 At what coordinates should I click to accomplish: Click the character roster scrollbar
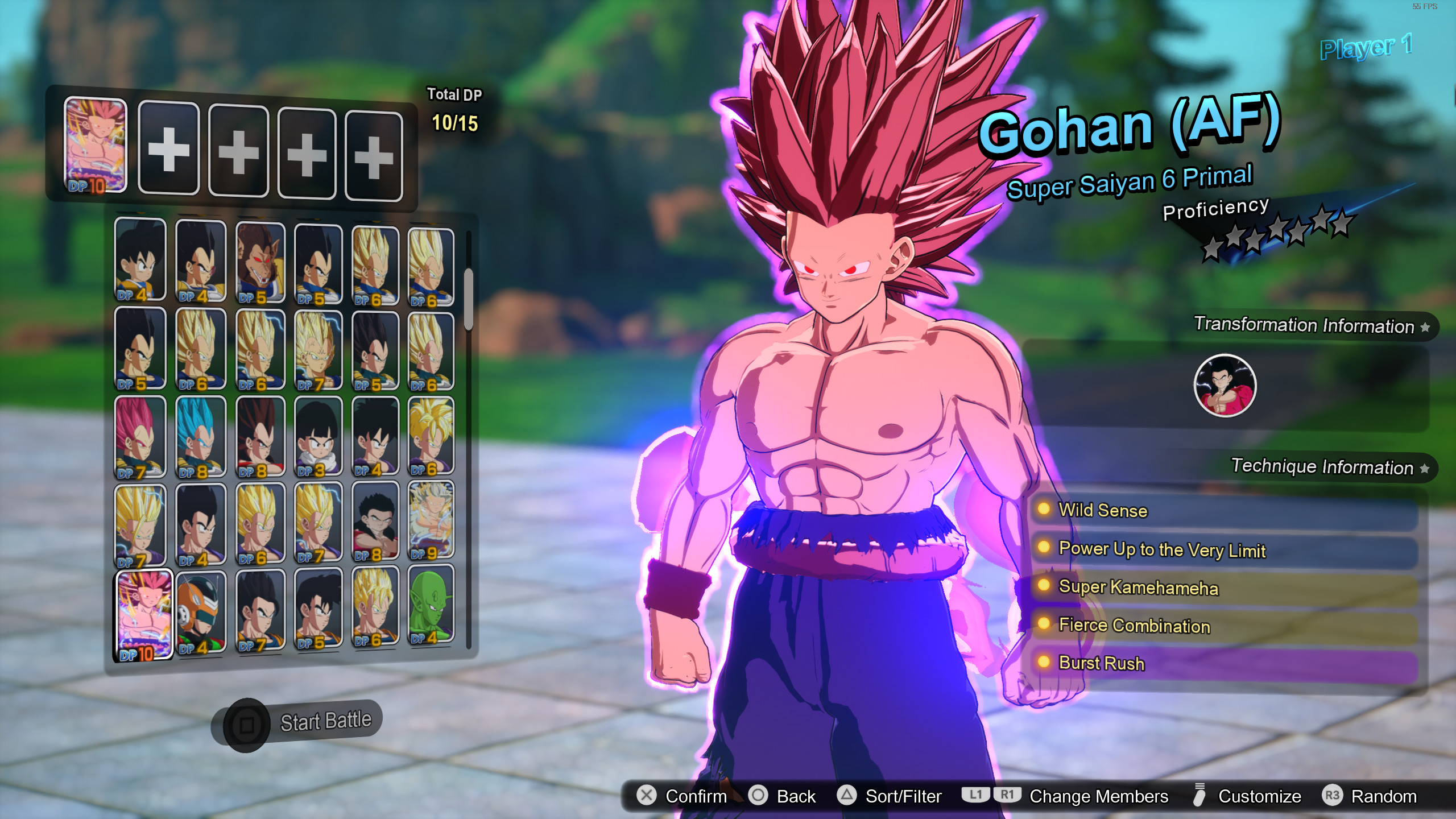(x=469, y=300)
